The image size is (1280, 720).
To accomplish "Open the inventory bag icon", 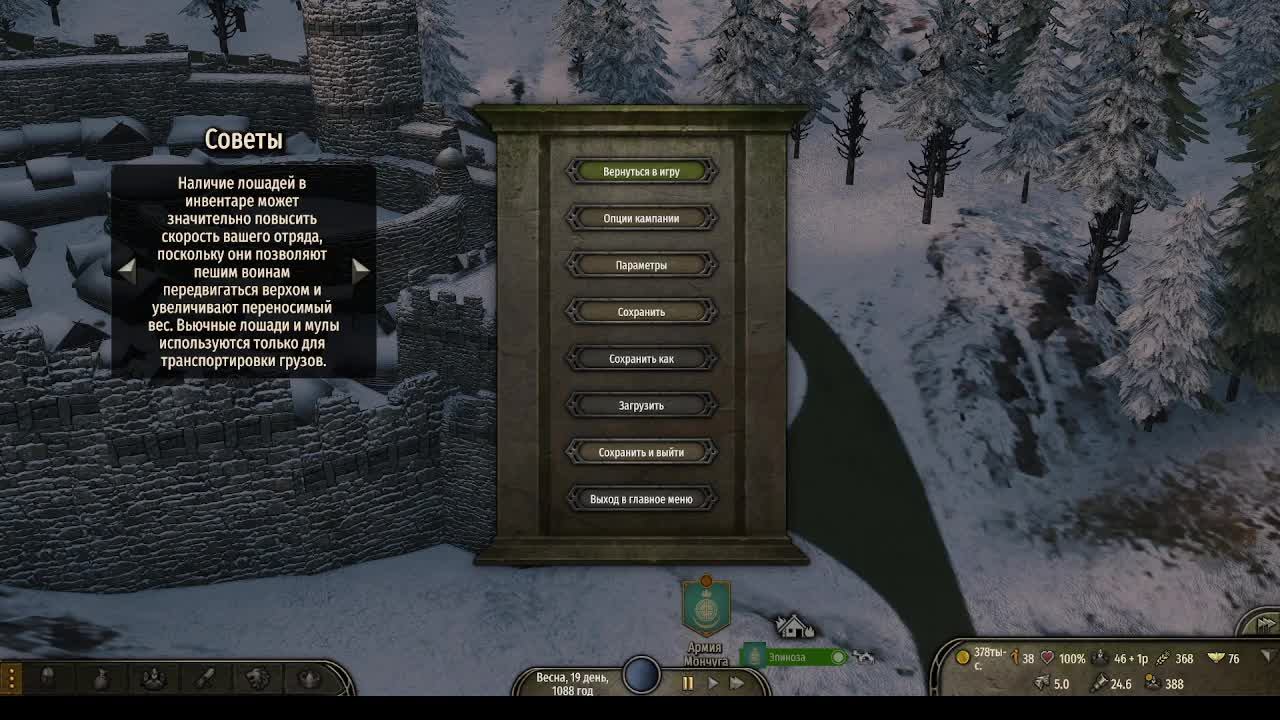I will (101, 678).
